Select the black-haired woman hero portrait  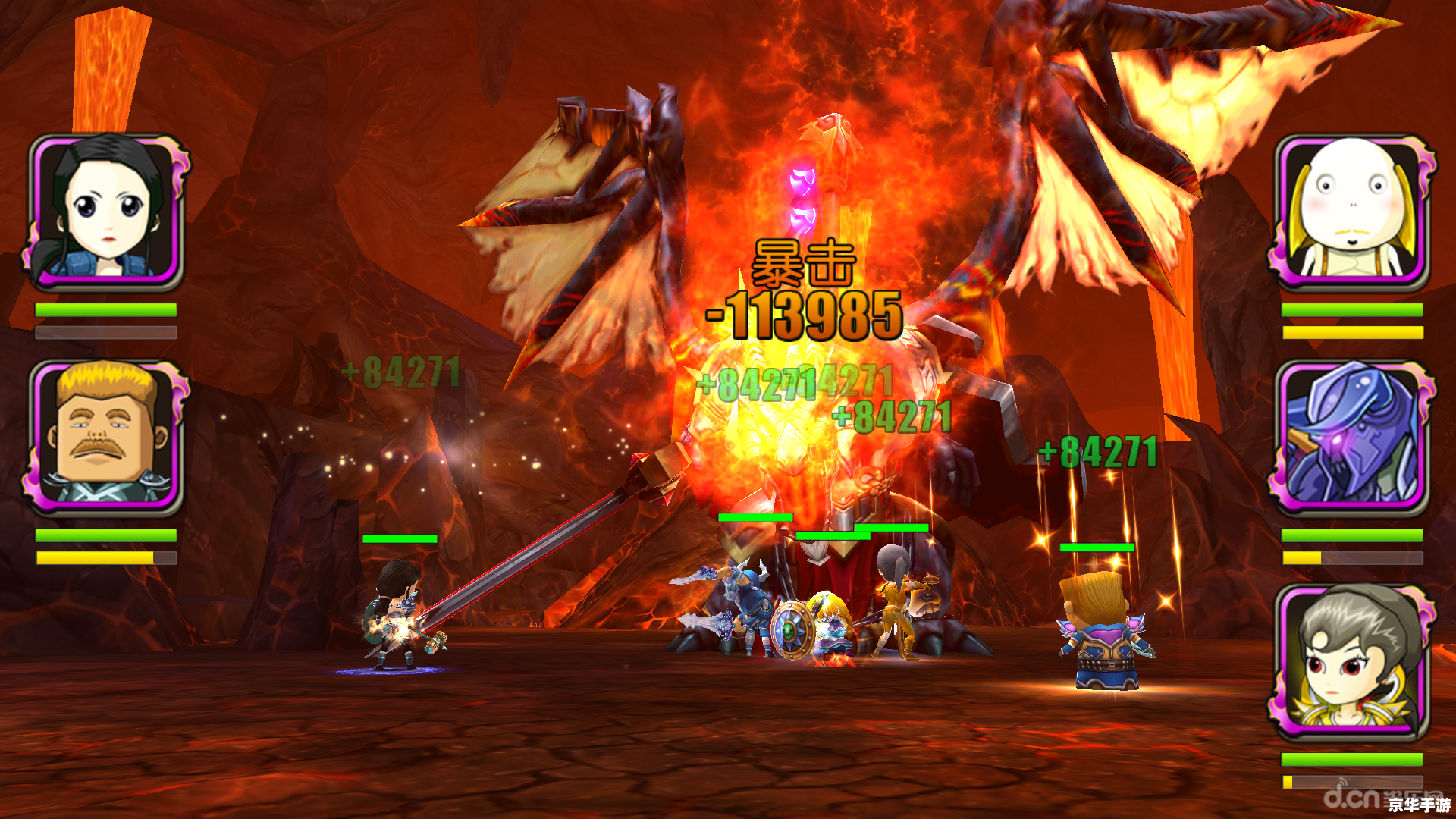coord(107,211)
